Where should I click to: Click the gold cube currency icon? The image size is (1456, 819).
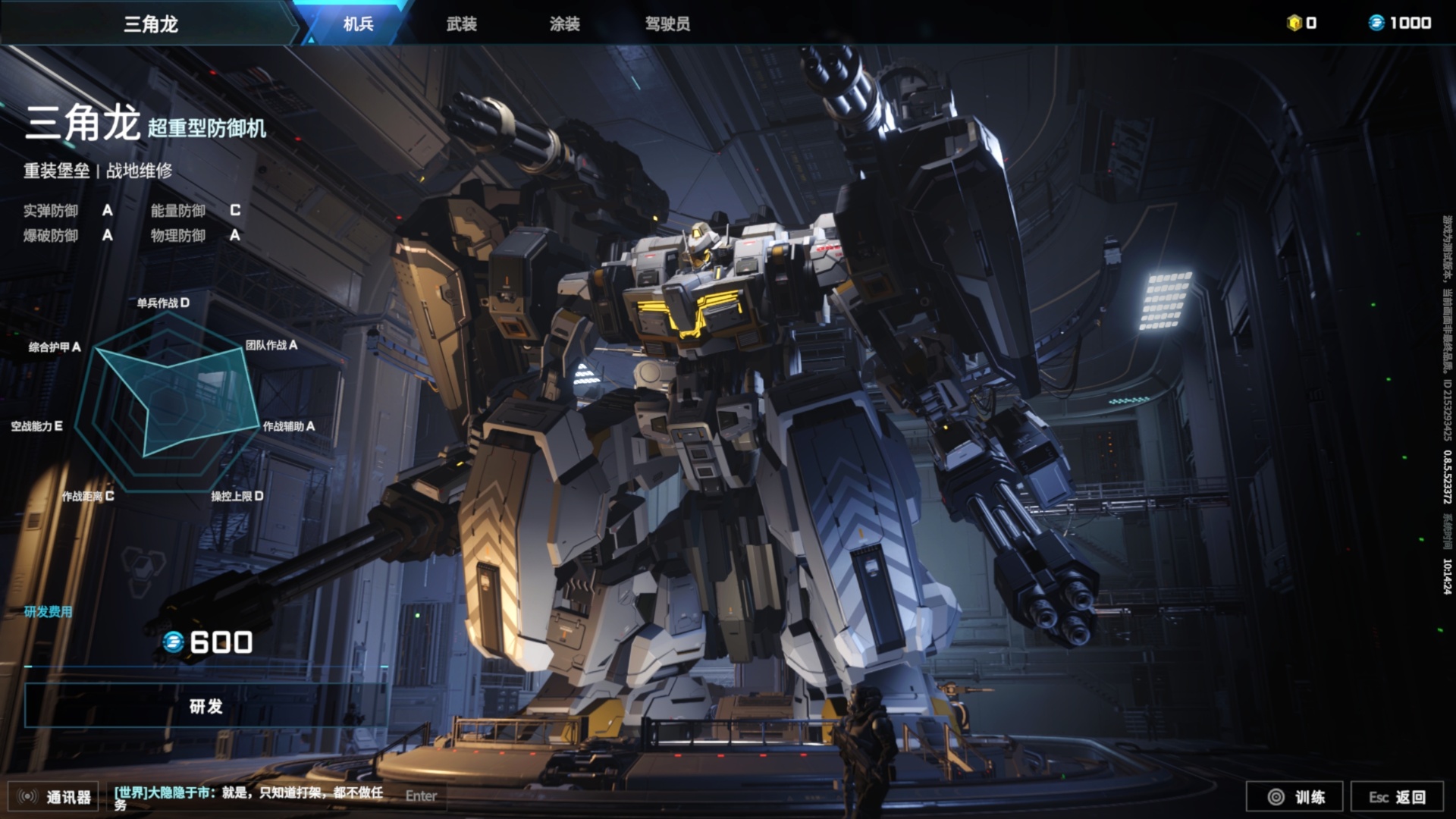click(1294, 23)
